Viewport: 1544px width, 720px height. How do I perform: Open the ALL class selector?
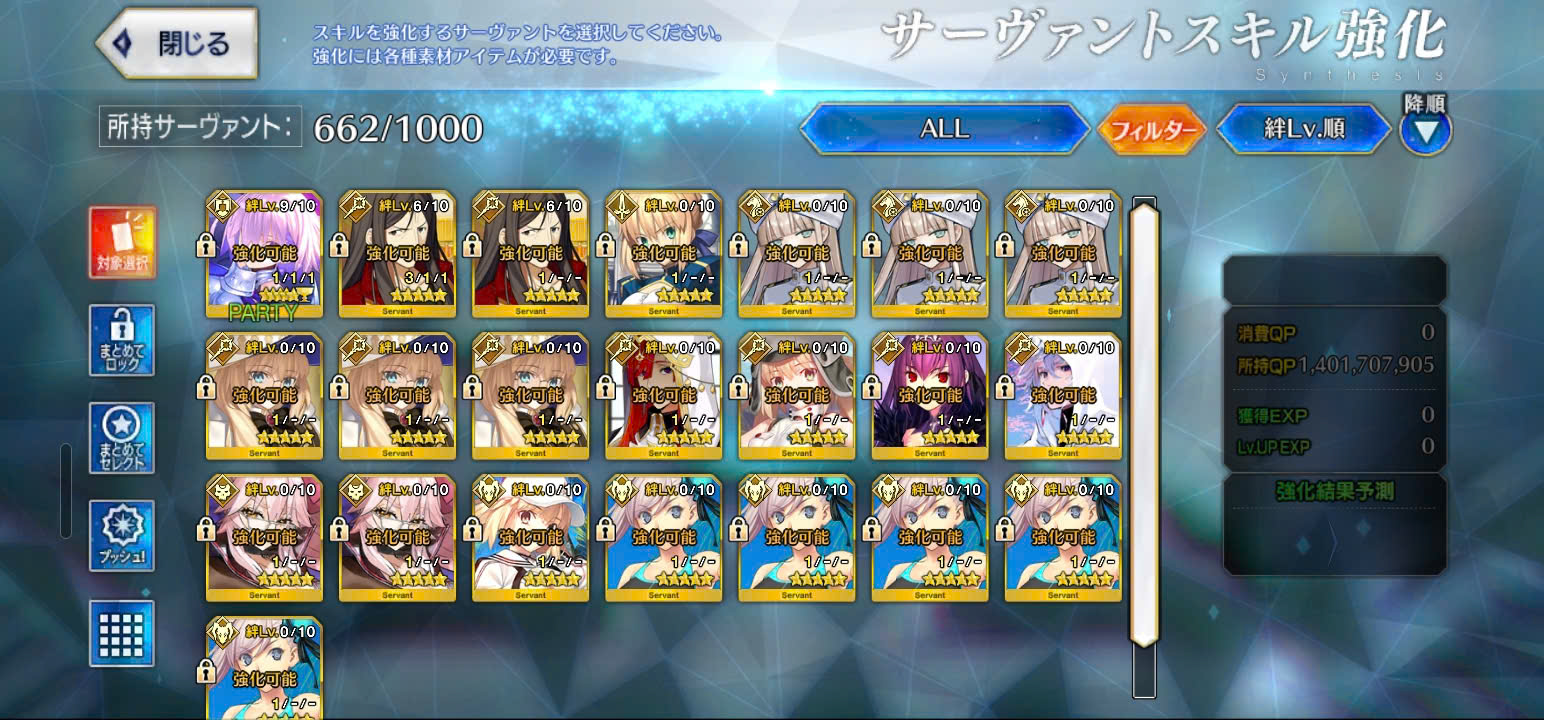(x=944, y=129)
